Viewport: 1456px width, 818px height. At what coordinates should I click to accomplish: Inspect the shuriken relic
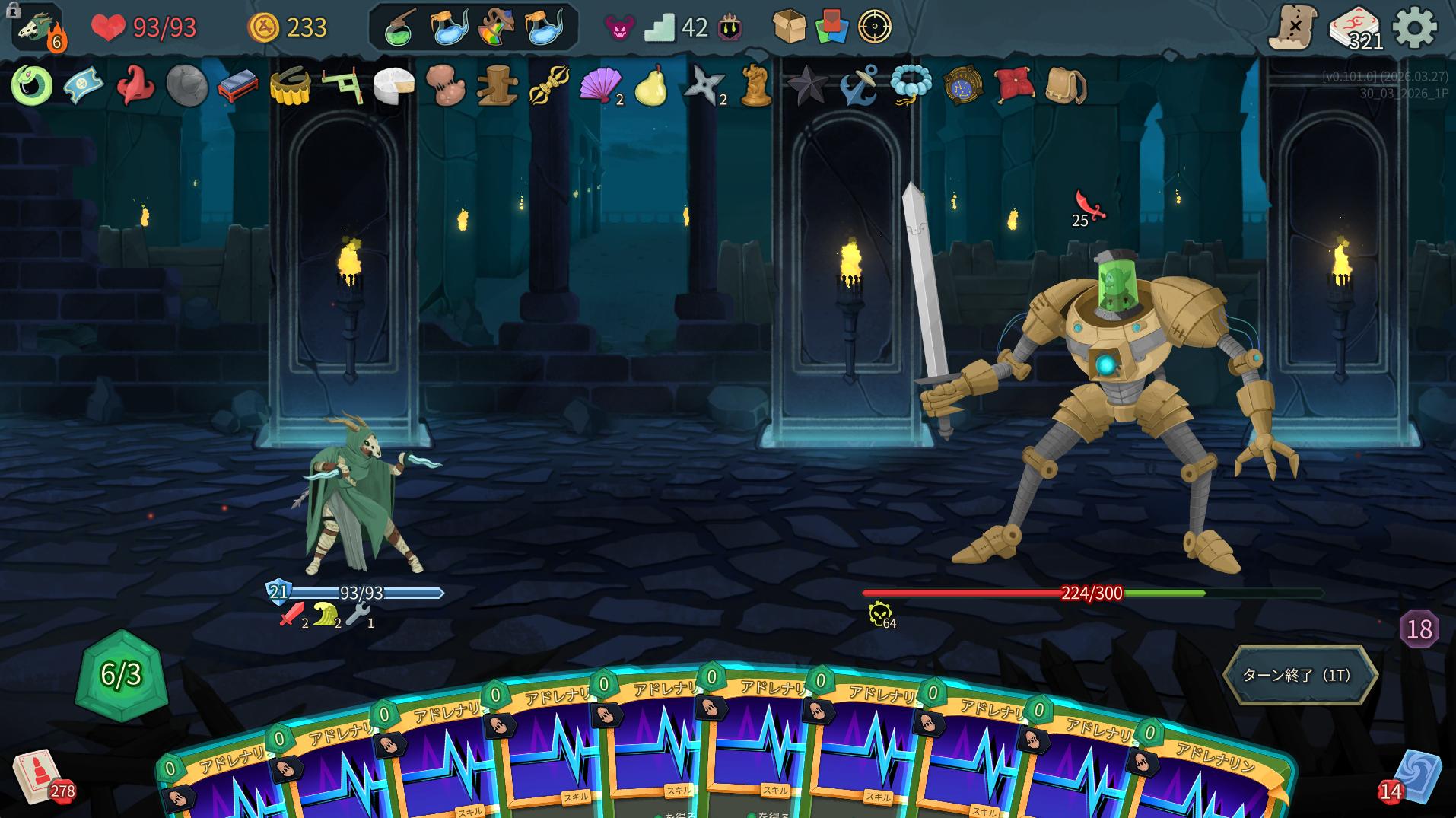coord(703,84)
